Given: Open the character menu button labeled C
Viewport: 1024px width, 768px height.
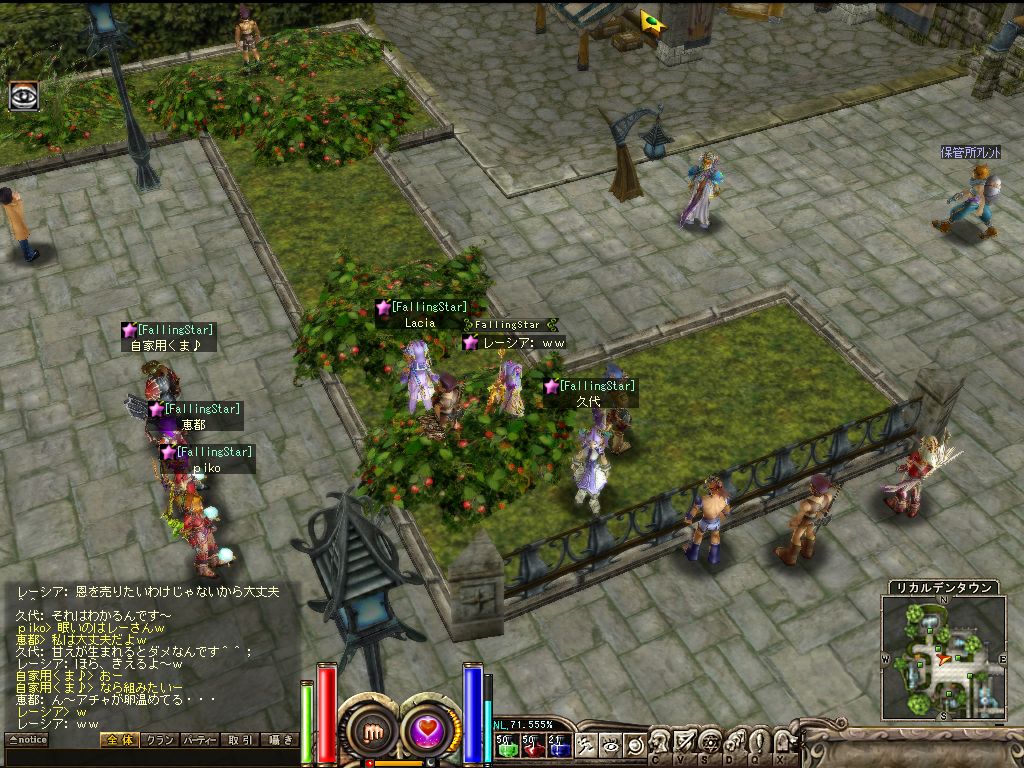Looking at the screenshot, I should pos(660,743).
